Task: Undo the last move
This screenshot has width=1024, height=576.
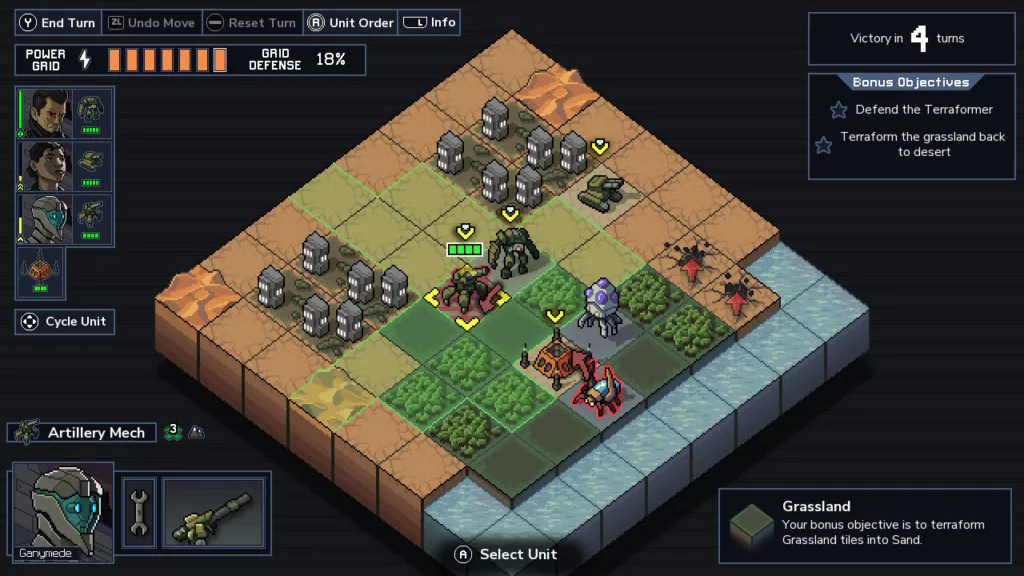Action: click(x=150, y=23)
